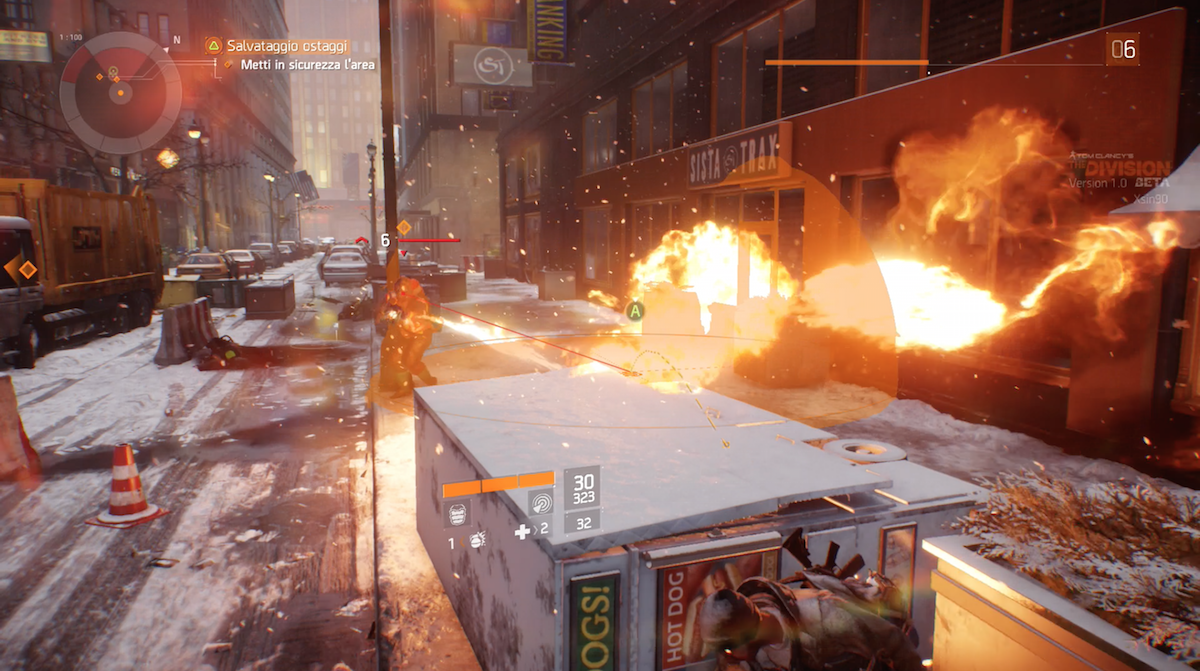The image size is (1200, 671).
Task: Activate the Pulse radar skill icon
Action: click(x=541, y=504)
